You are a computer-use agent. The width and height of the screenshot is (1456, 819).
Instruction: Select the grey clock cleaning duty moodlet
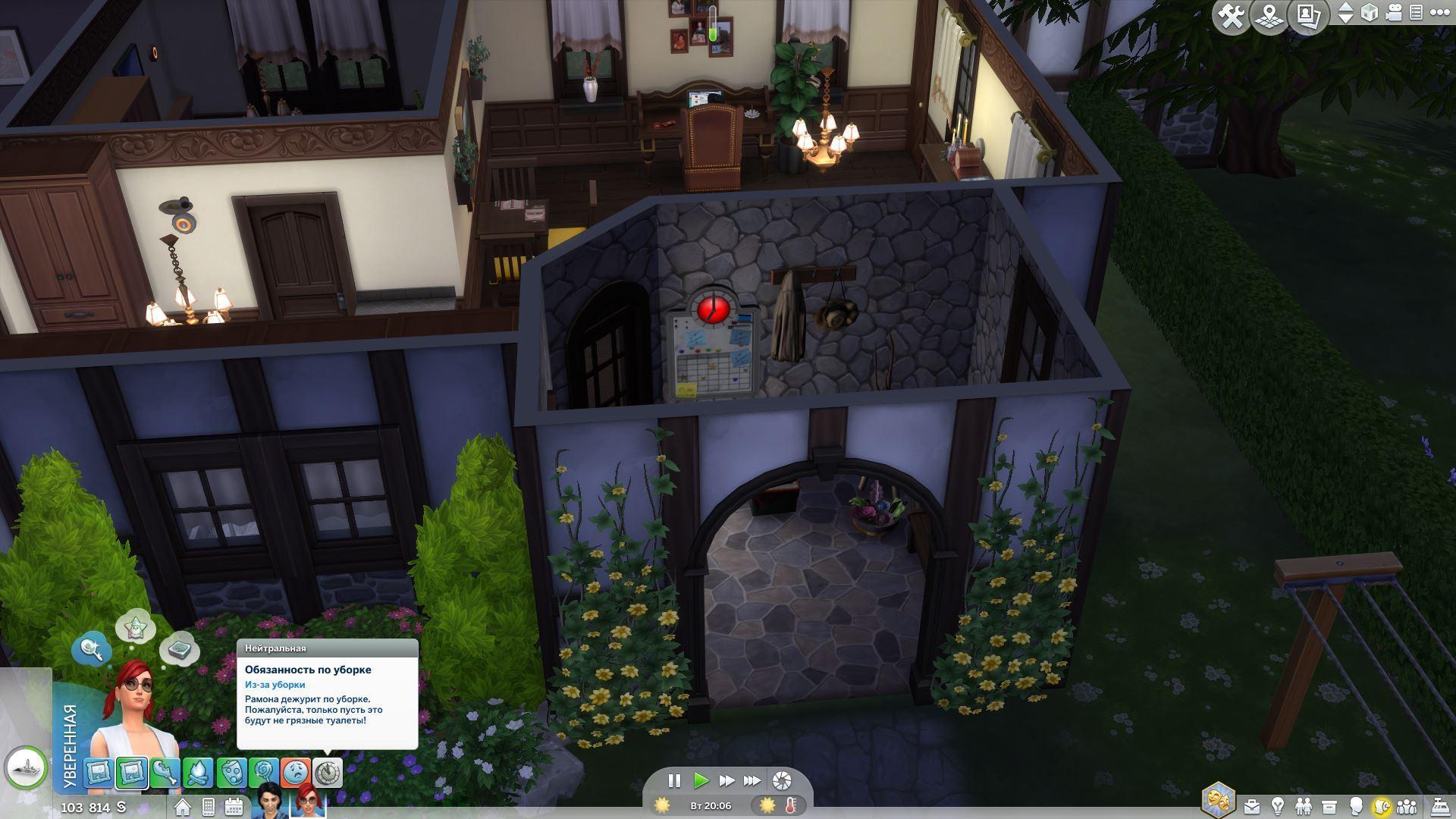[328, 773]
